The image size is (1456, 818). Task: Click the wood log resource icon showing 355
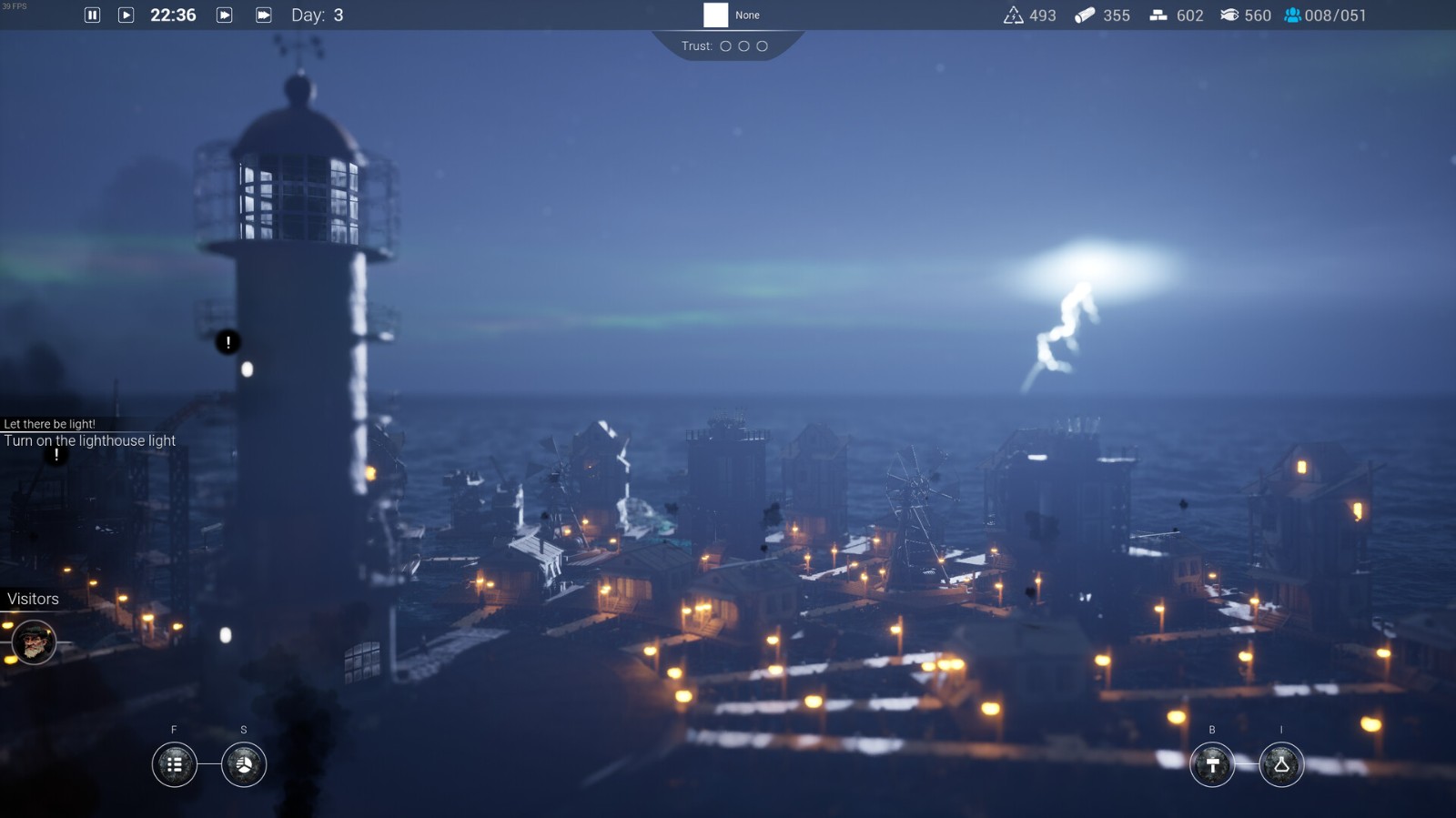pos(1084,15)
